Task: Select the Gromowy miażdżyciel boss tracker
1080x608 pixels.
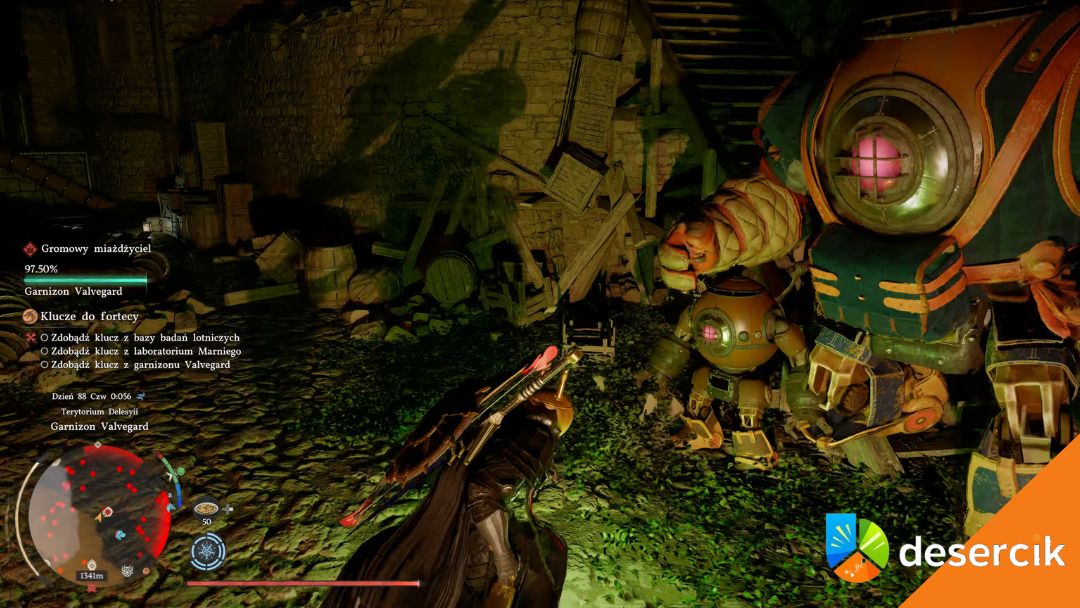Action: 97,249
